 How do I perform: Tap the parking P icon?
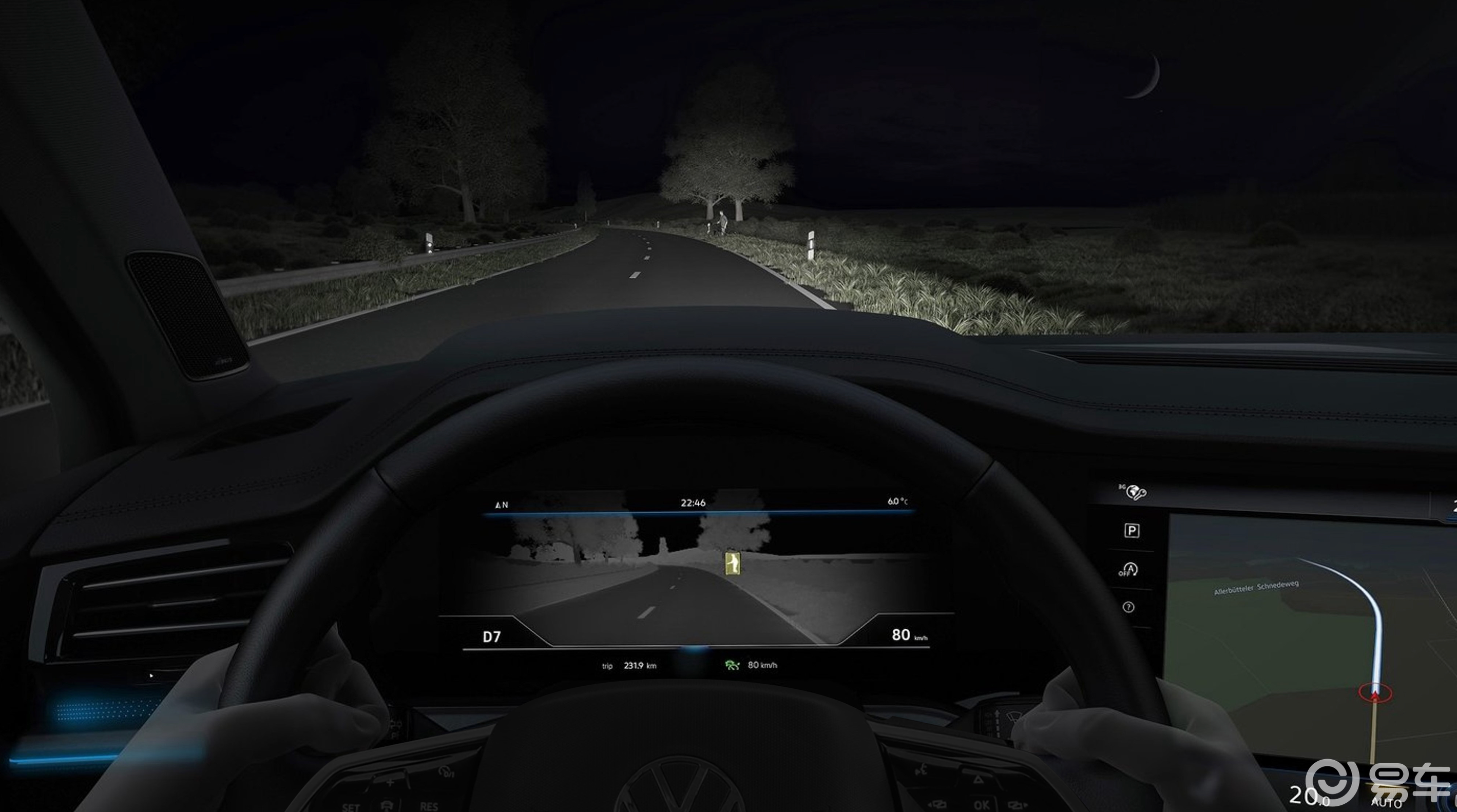pyautogui.click(x=1131, y=530)
